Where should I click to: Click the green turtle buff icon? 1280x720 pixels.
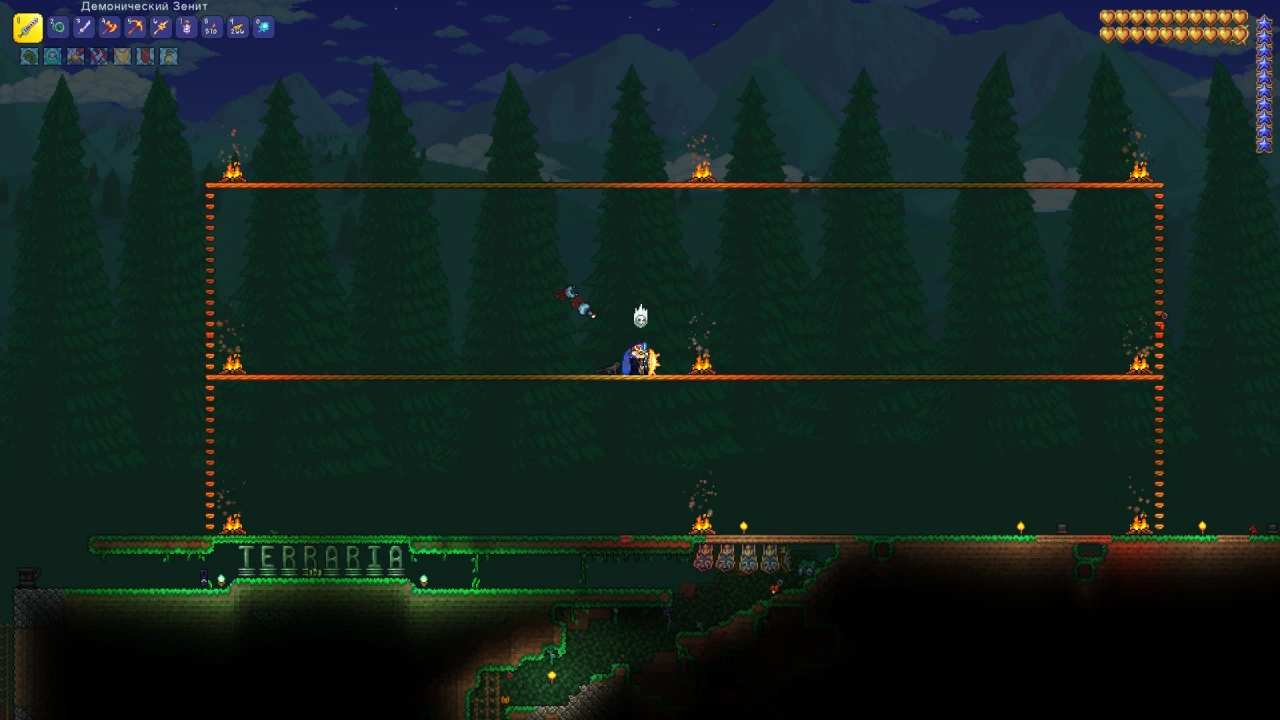(29, 57)
